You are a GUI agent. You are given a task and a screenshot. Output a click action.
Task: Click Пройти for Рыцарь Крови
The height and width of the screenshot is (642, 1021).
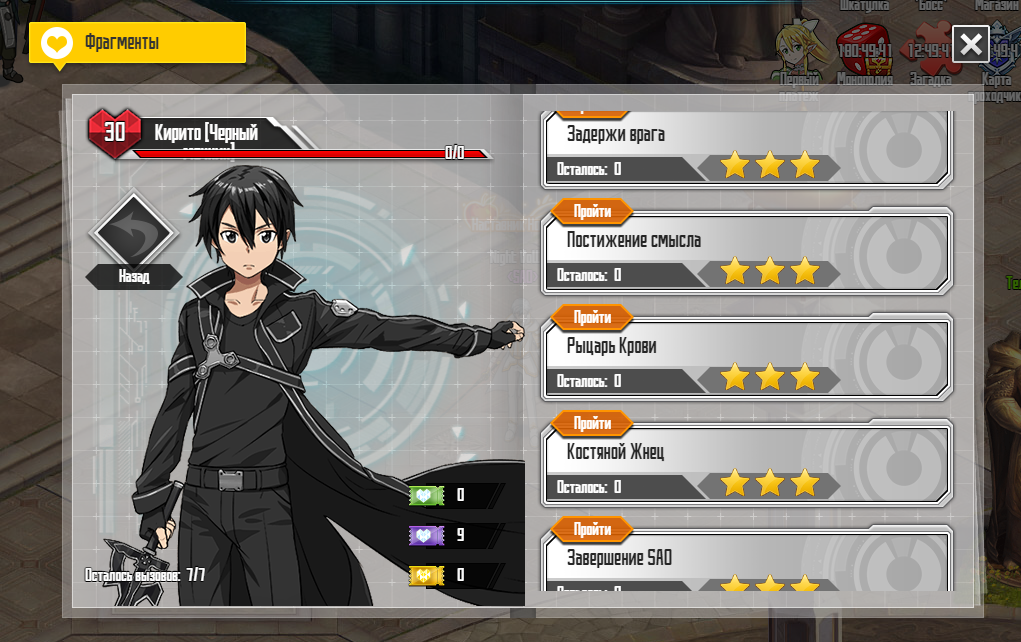pyautogui.click(x=592, y=318)
